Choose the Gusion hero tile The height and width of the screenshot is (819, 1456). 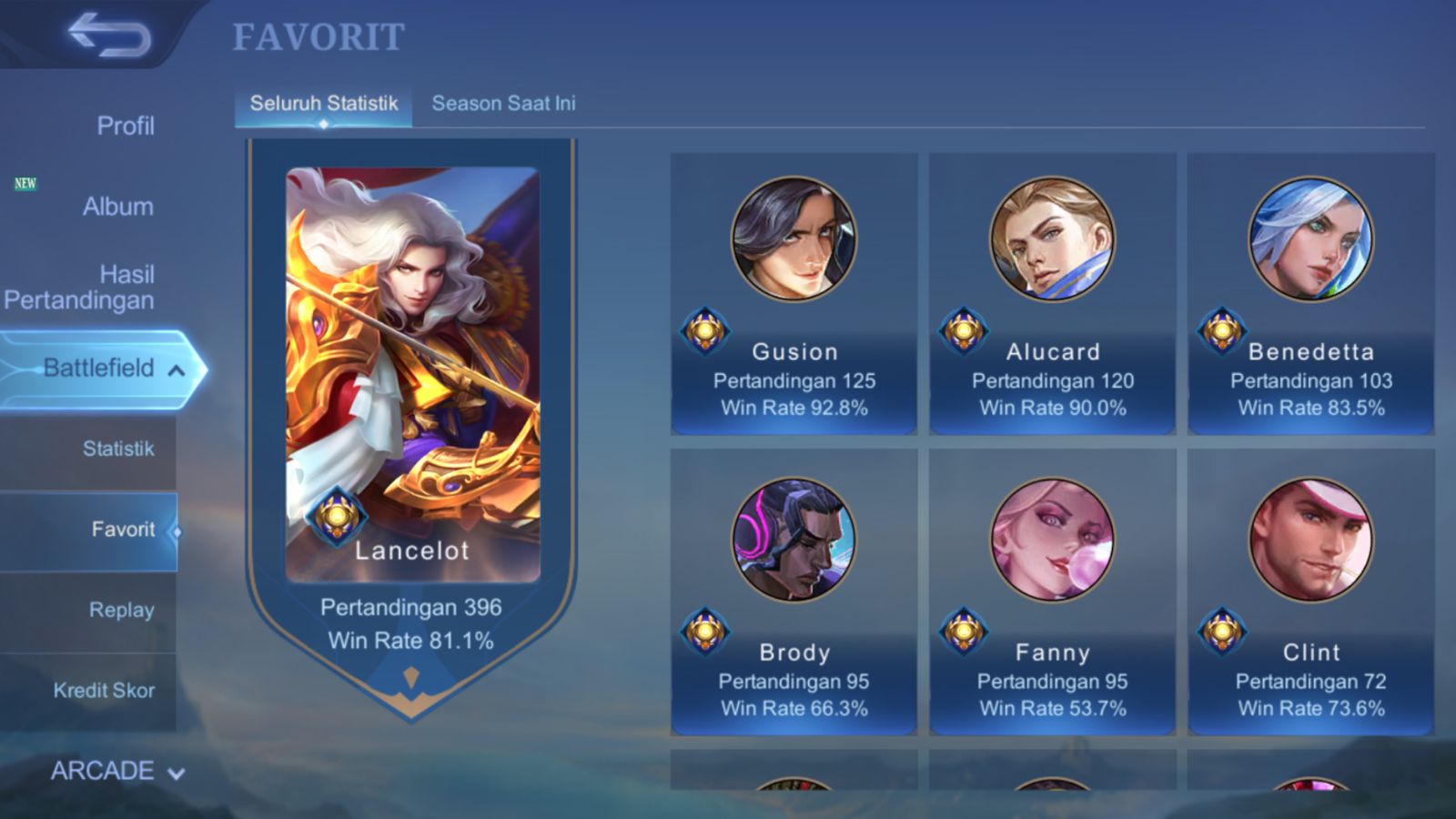(x=794, y=293)
